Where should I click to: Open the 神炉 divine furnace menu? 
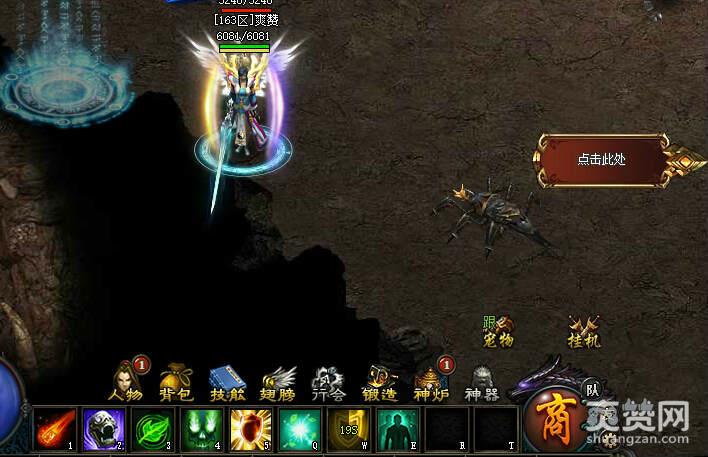click(432, 382)
